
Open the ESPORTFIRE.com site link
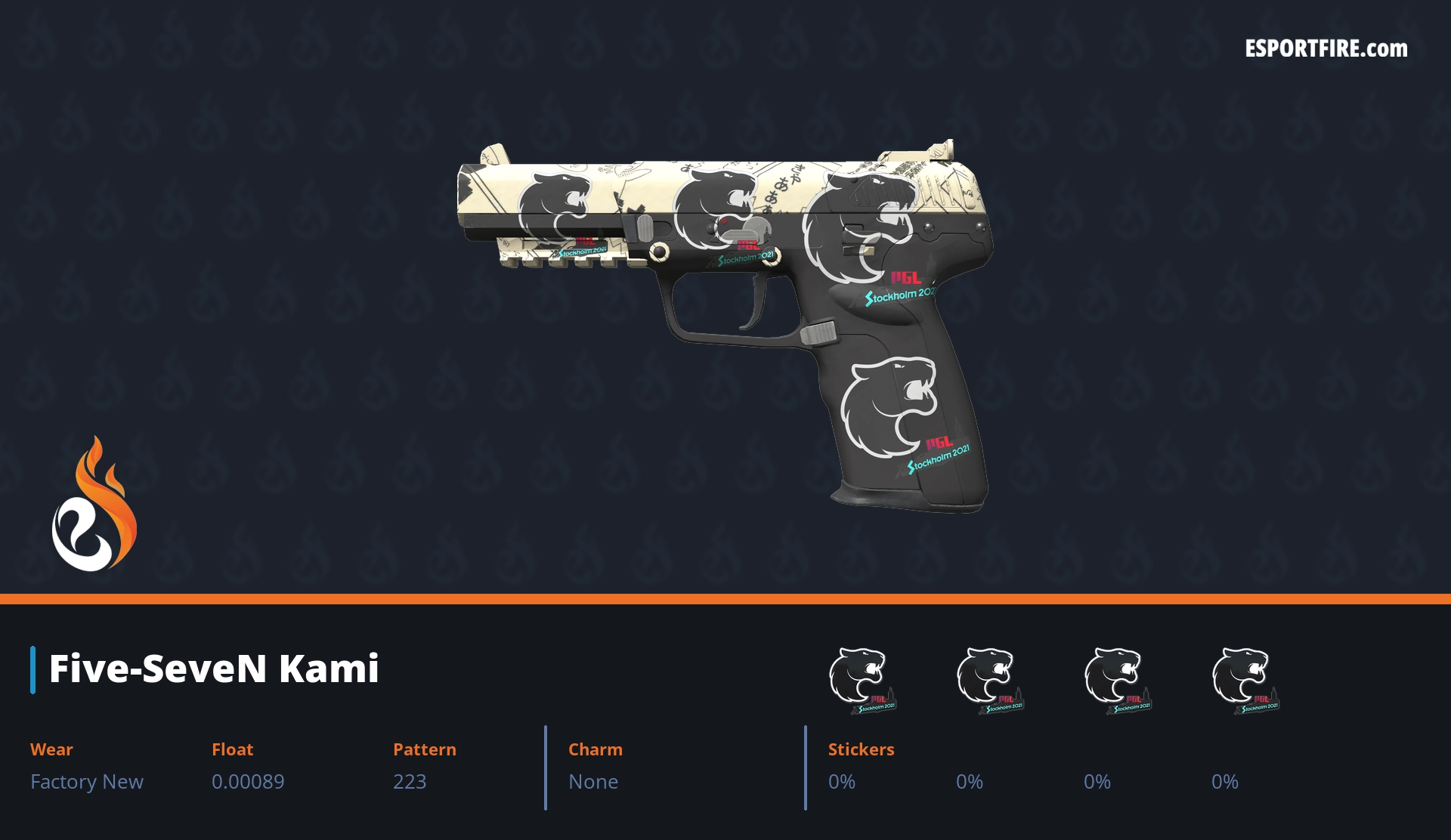1326,49
